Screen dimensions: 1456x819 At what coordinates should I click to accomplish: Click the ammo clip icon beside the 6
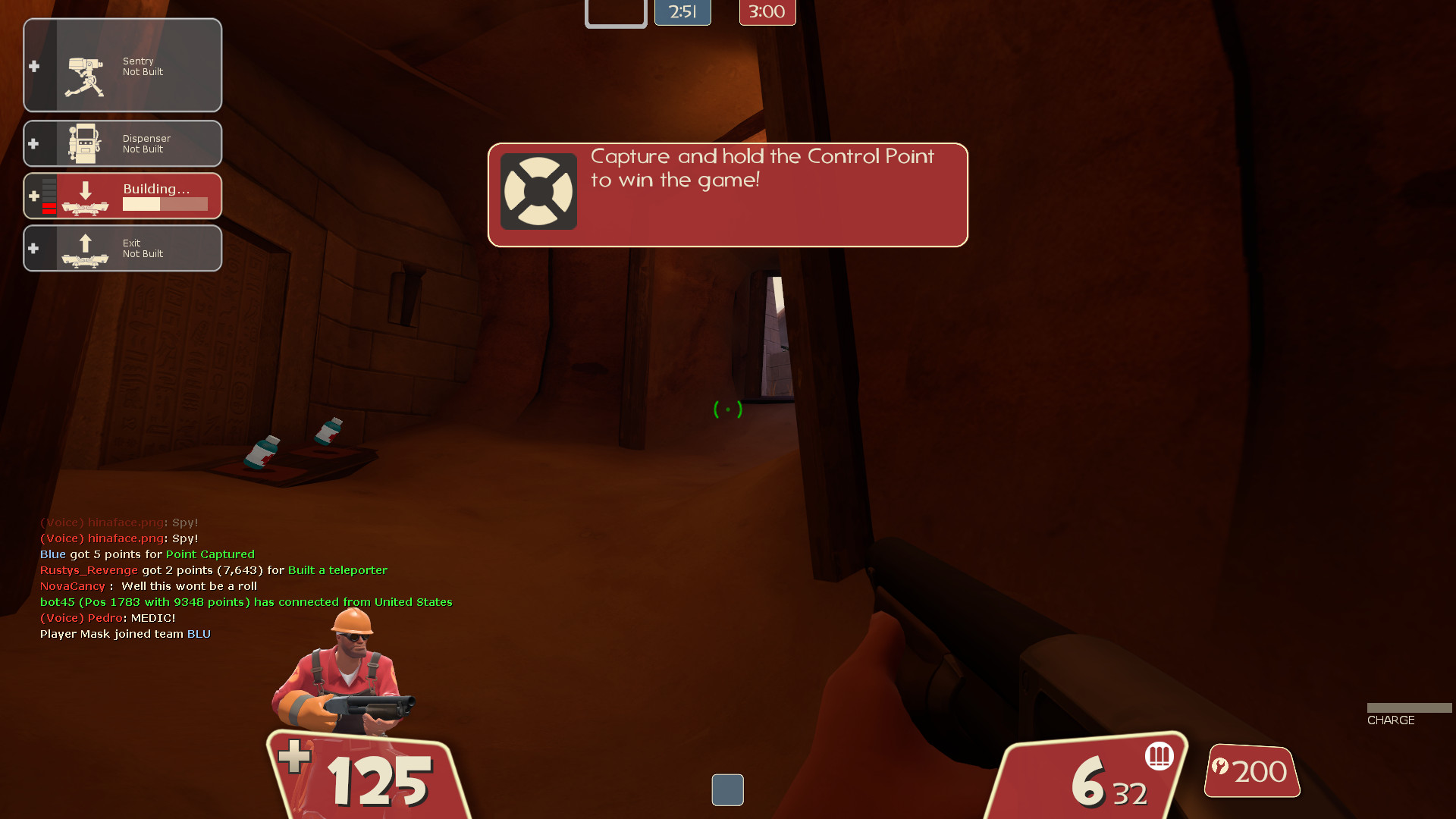pyautogui.click(x=1158, y=756)
